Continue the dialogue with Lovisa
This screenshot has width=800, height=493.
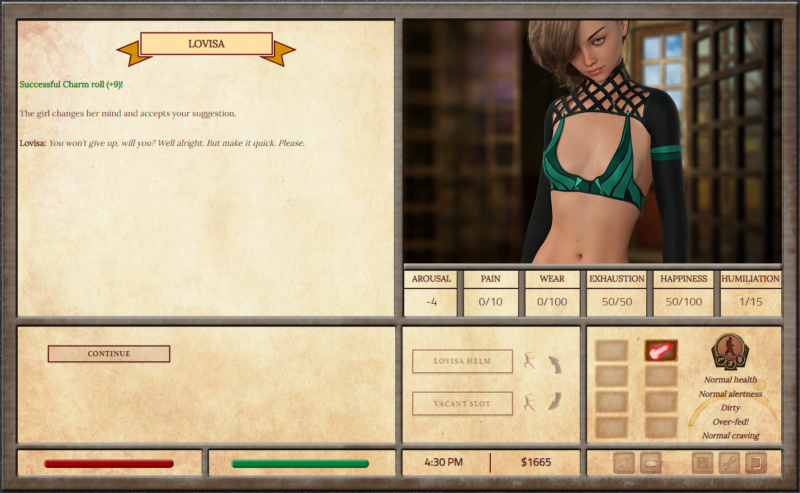point(108,354)
